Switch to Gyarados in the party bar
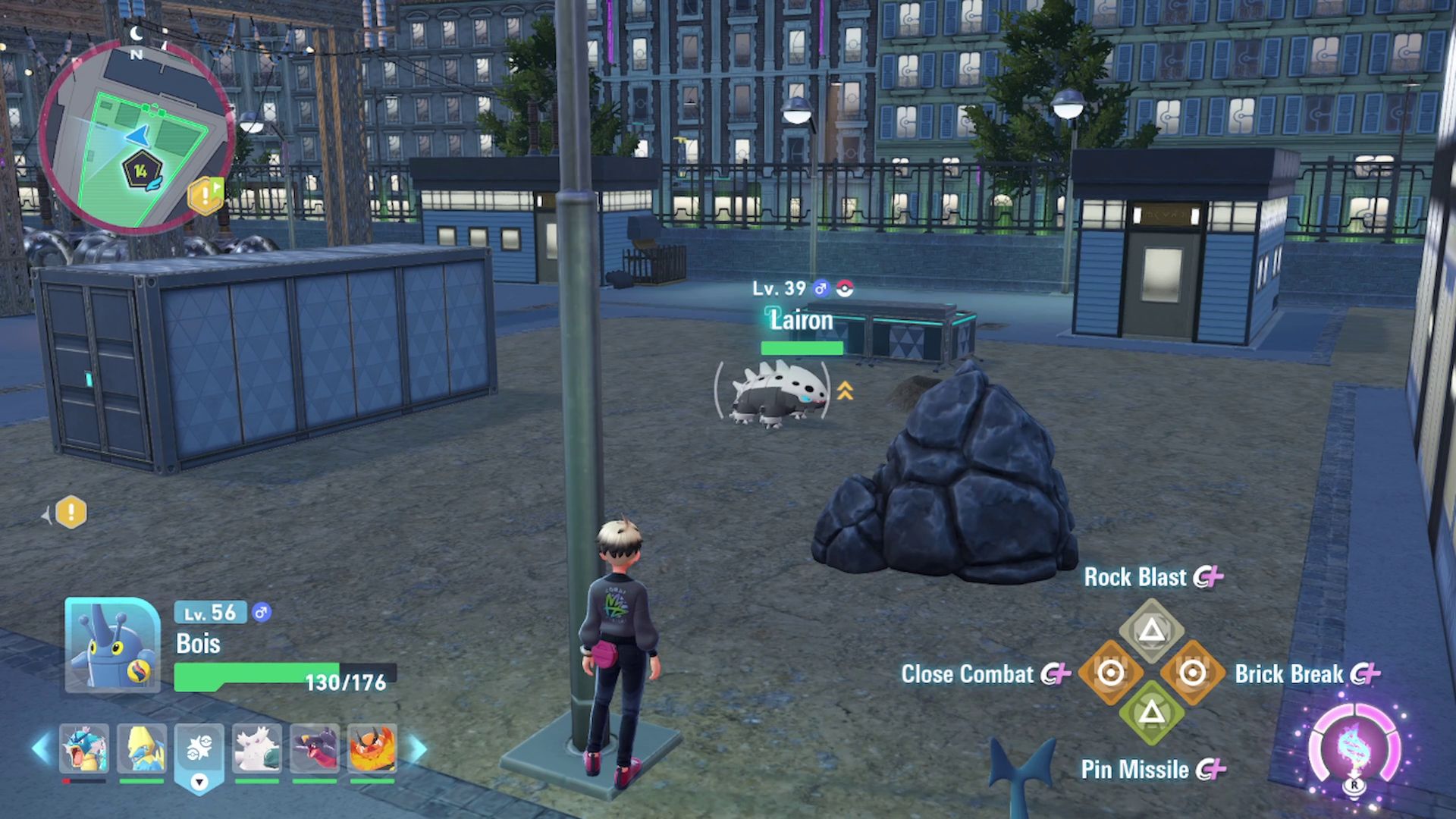The height and width of the screenshot is (819, 1456). [x=84, y=749]
